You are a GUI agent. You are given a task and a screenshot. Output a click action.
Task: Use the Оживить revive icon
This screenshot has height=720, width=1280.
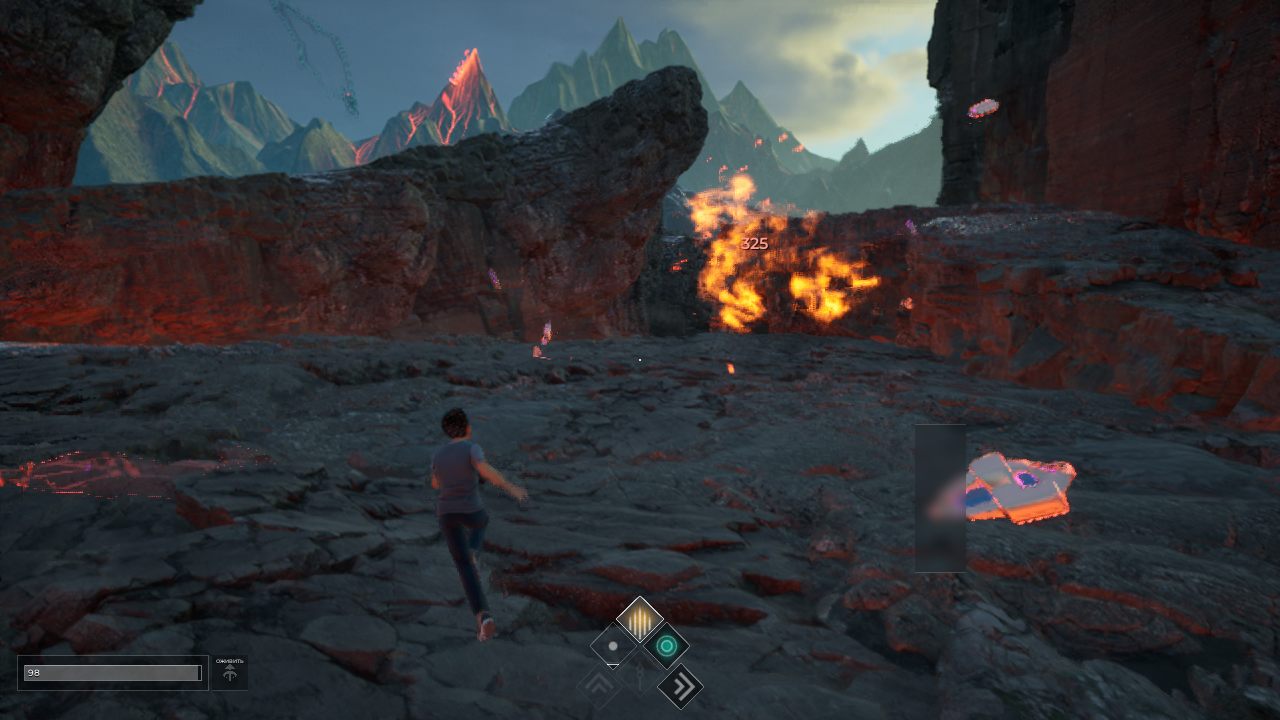pyautogui.click(x=230, y=673)
